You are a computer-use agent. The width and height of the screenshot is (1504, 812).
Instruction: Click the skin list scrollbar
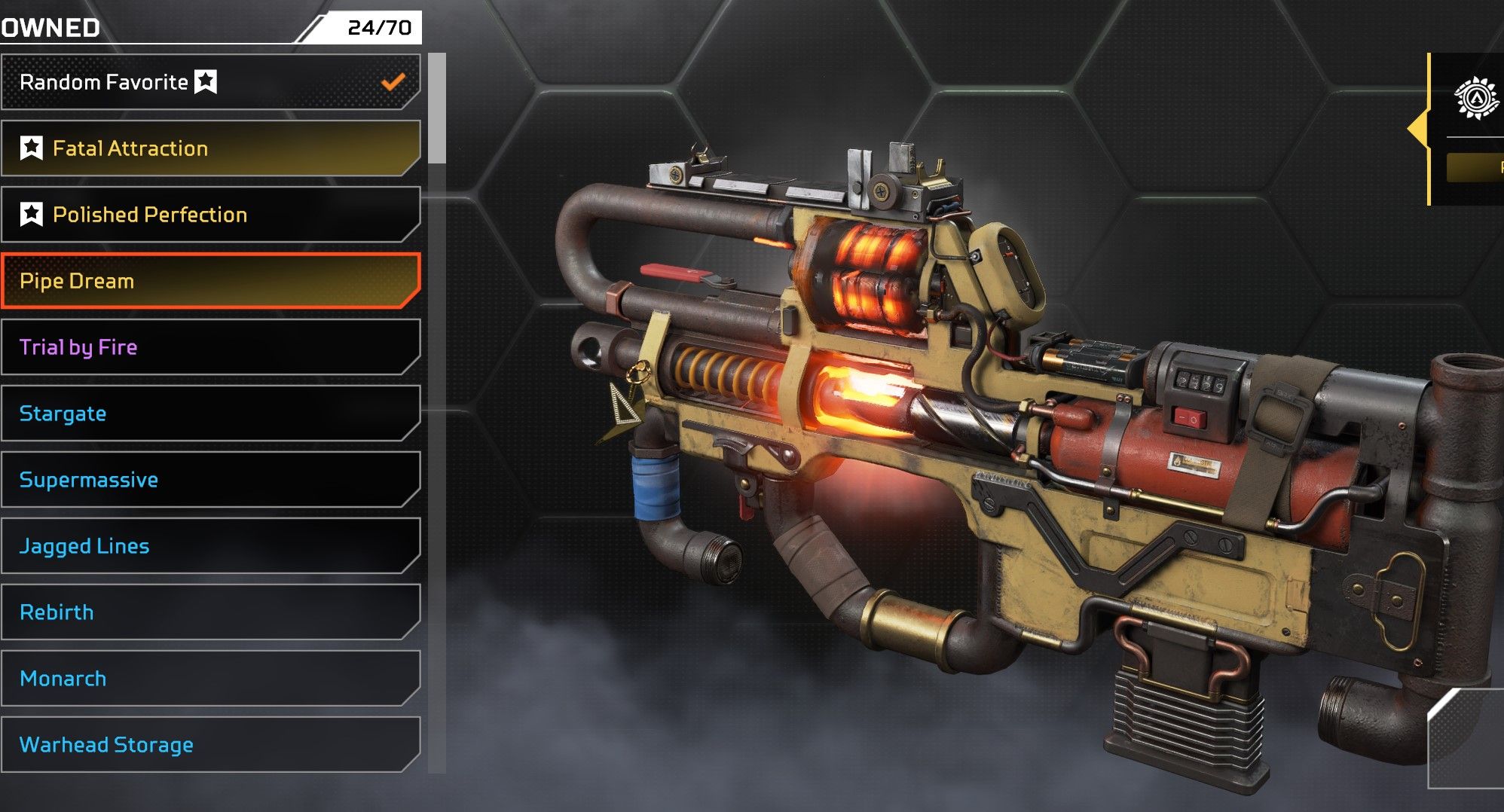click(437, 109)
